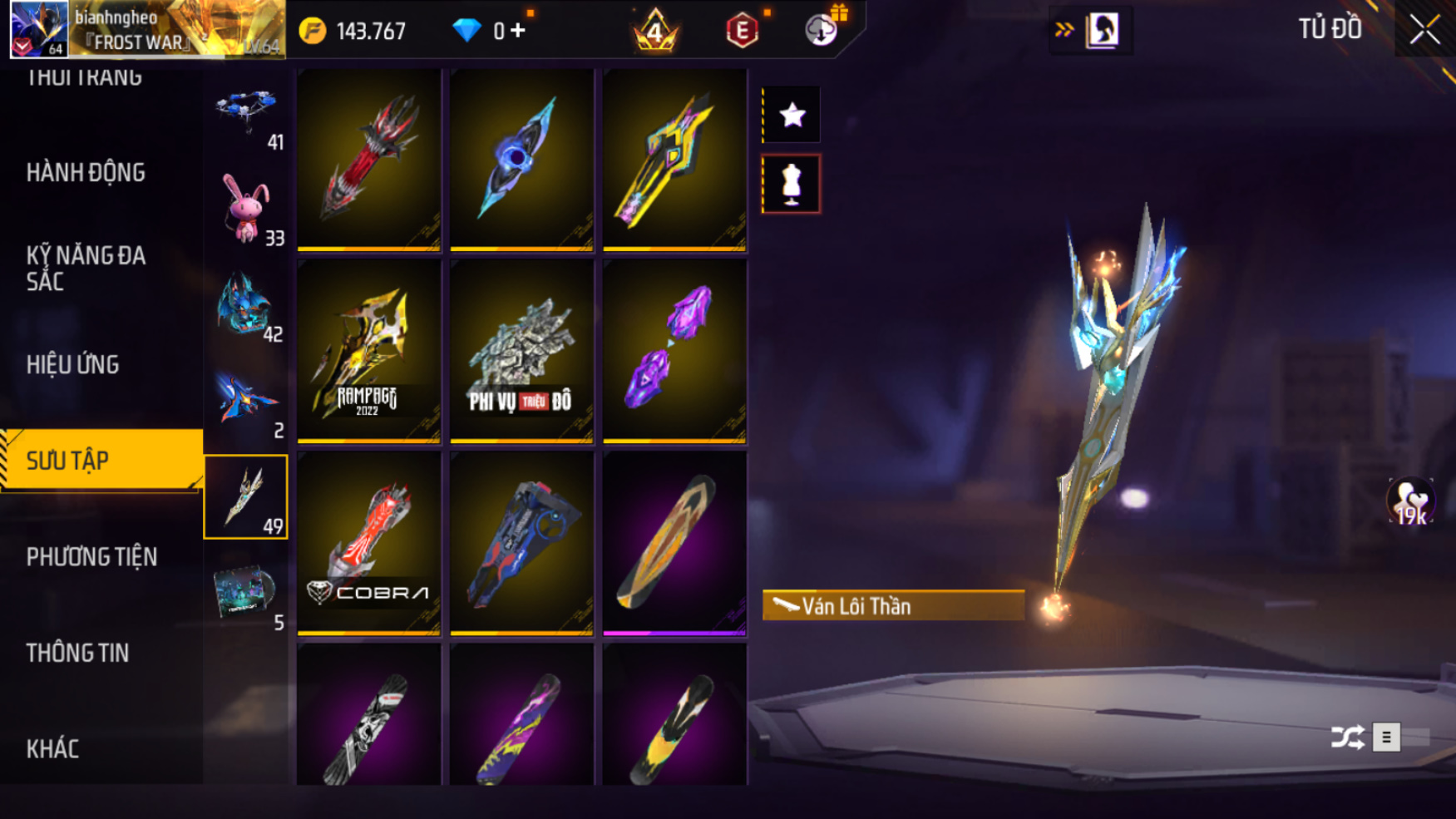
Task: Activate the shuffle random skin button
Action: click(1347, 737)
